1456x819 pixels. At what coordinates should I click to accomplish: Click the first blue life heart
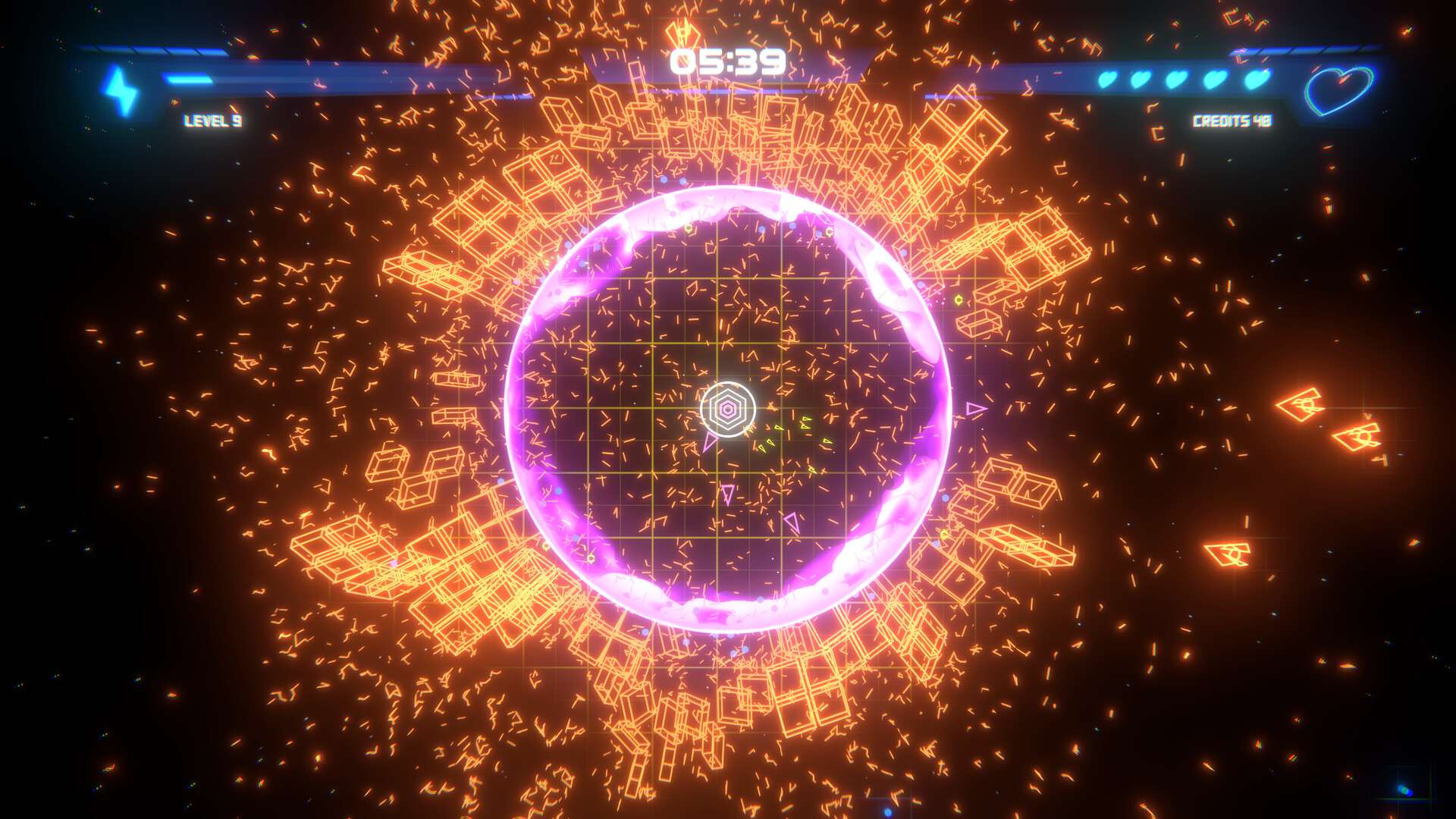[x=1108, y=79]
